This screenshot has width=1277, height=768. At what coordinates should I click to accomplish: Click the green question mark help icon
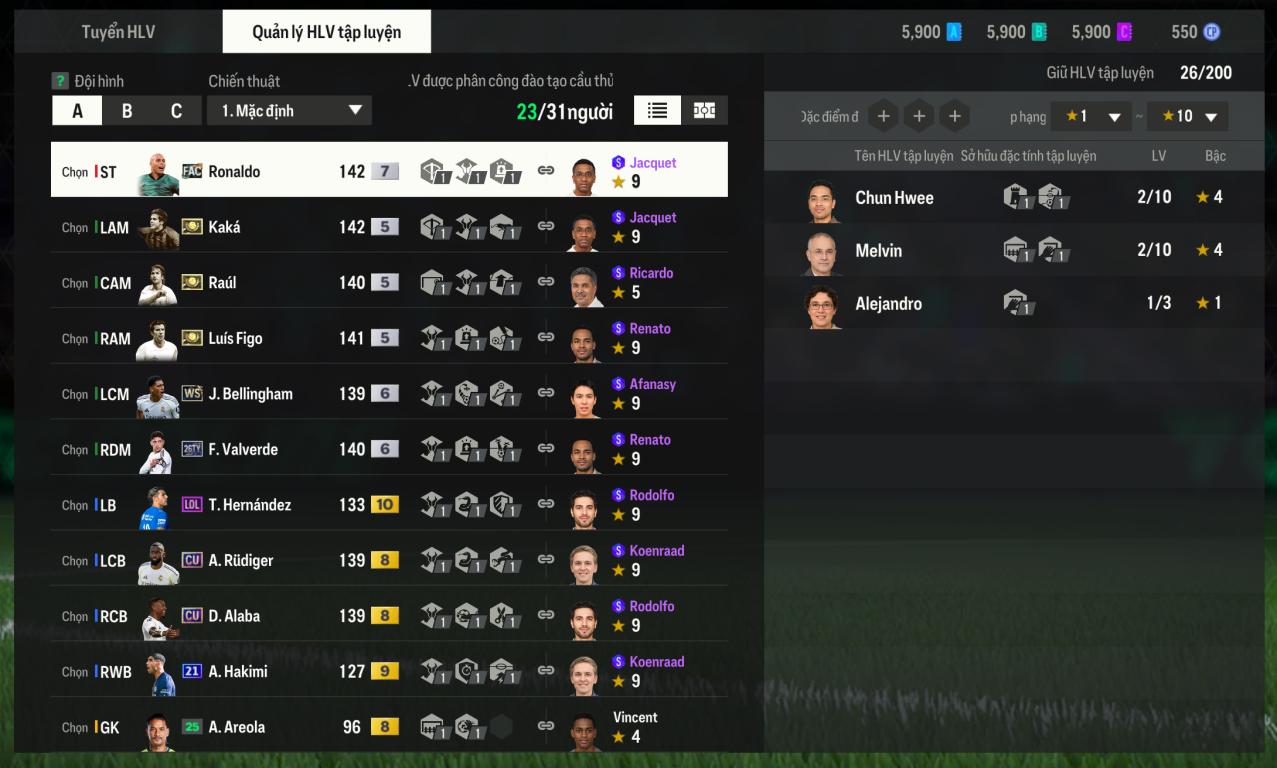tap(60, 81)
